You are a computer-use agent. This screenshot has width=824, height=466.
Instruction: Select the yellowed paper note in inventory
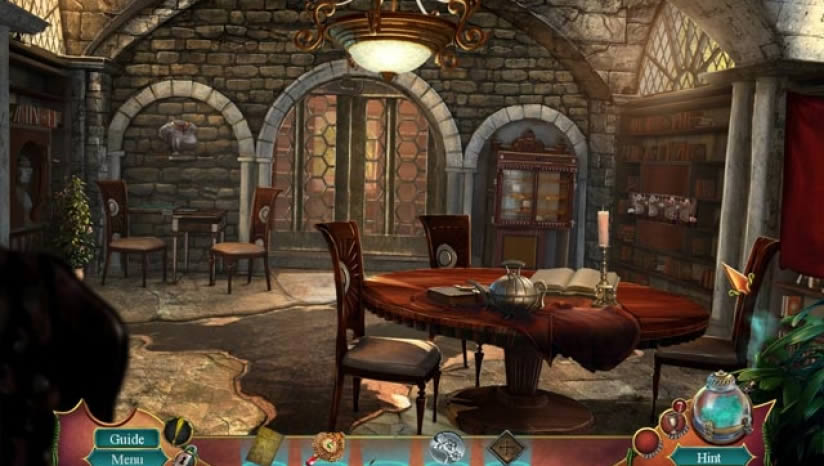click(x=265, y=447)
